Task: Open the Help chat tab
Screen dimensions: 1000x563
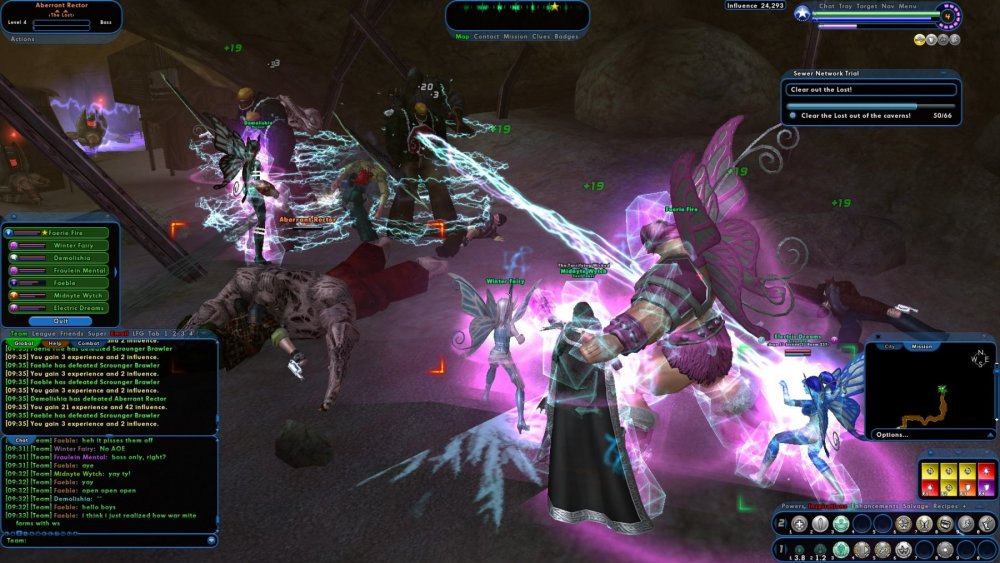Action: 55,343
